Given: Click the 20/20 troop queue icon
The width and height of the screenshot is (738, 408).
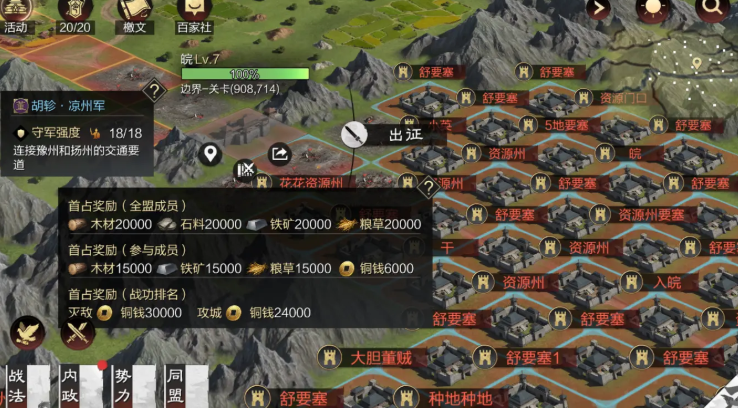Looking at the screenshot, I should 75,16.
